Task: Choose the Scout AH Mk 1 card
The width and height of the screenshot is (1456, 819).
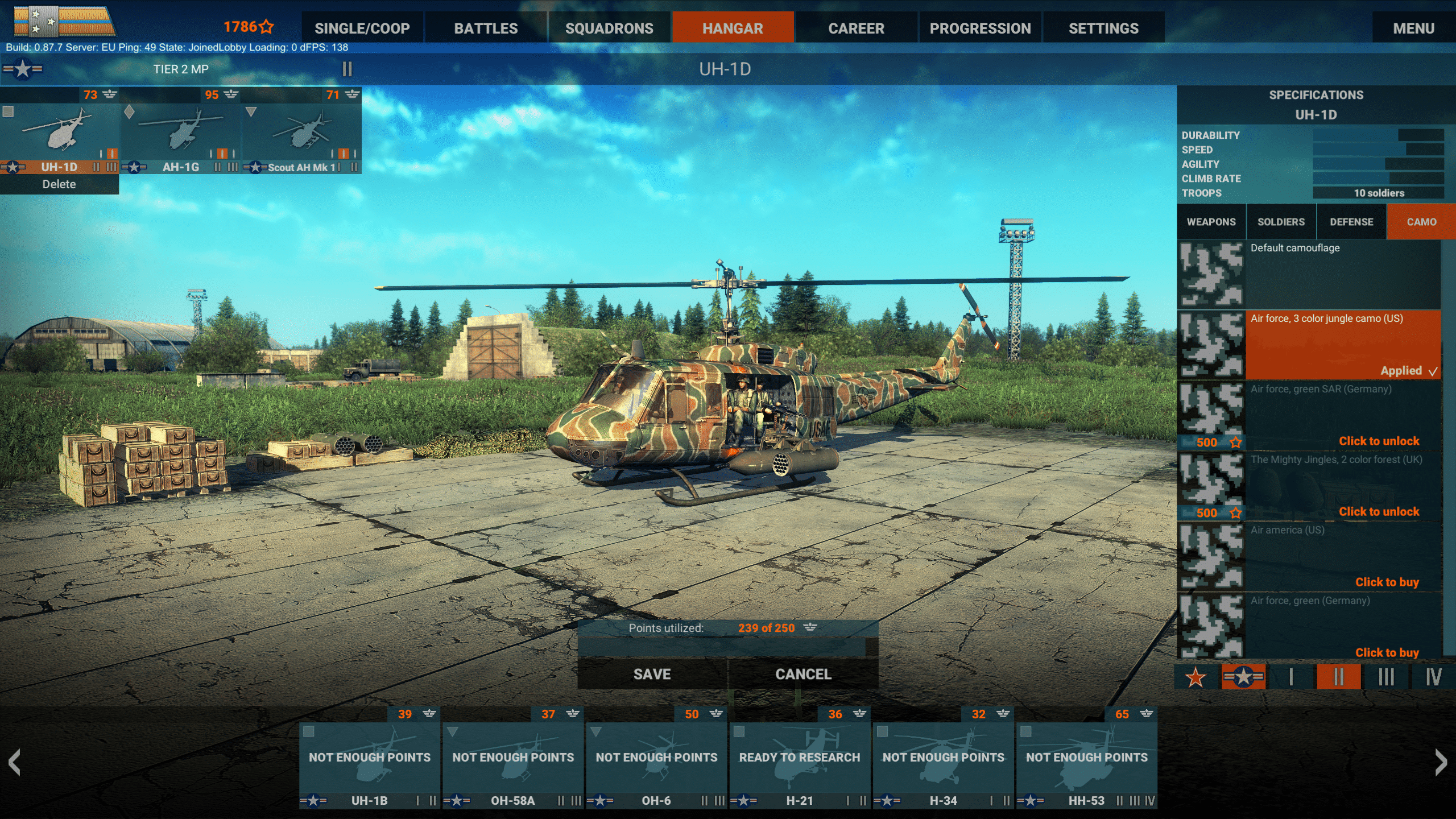Action: tap(302, 136)
